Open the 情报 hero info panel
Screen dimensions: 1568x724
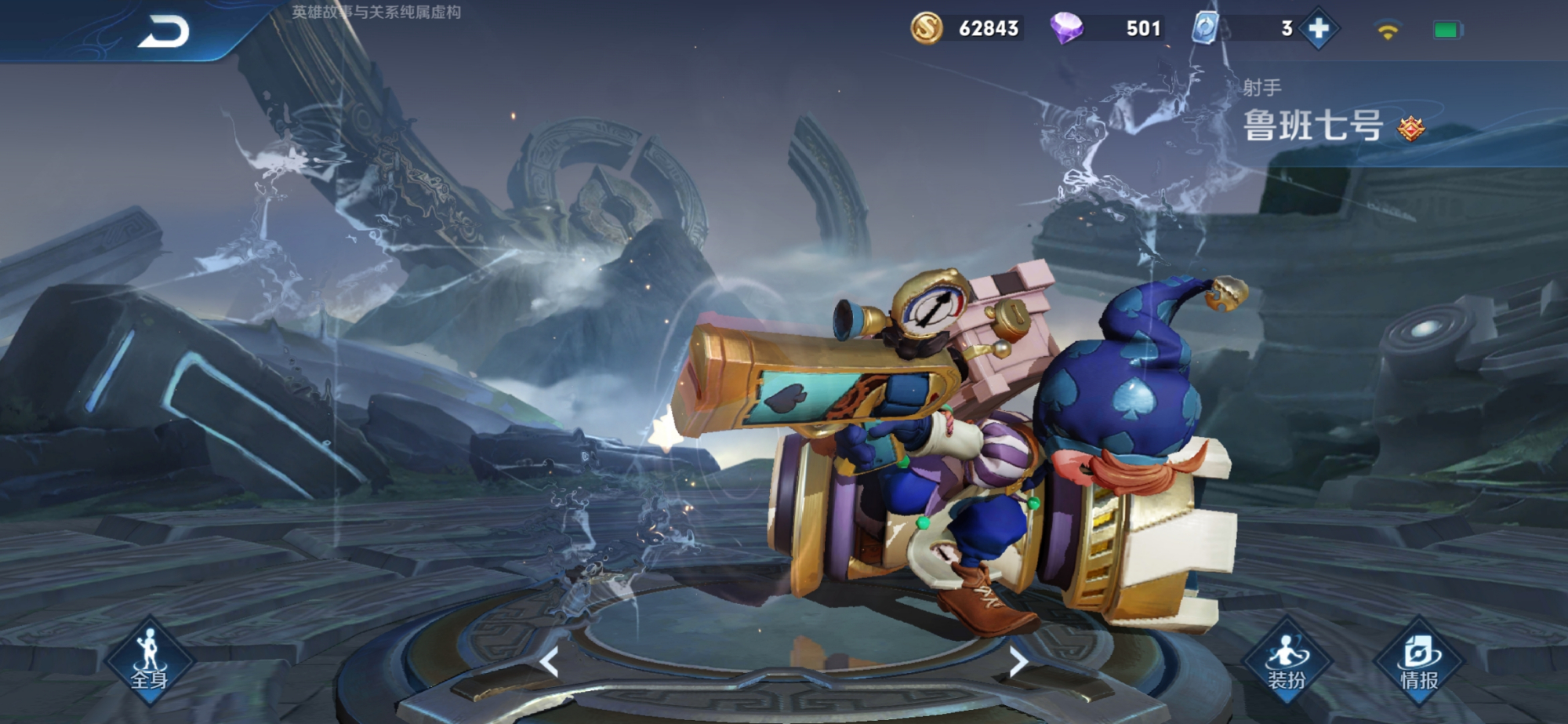(1419, 663)
